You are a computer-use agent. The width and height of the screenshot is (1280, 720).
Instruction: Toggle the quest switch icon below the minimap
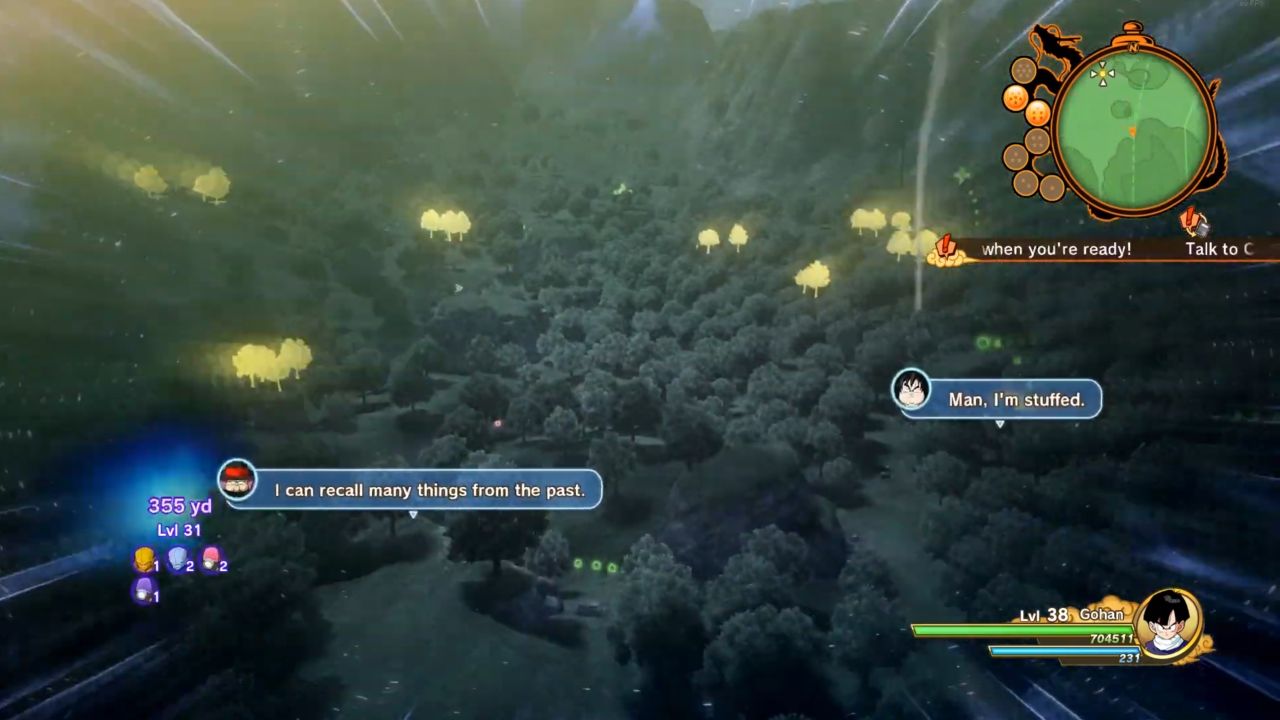[1193, 221]
